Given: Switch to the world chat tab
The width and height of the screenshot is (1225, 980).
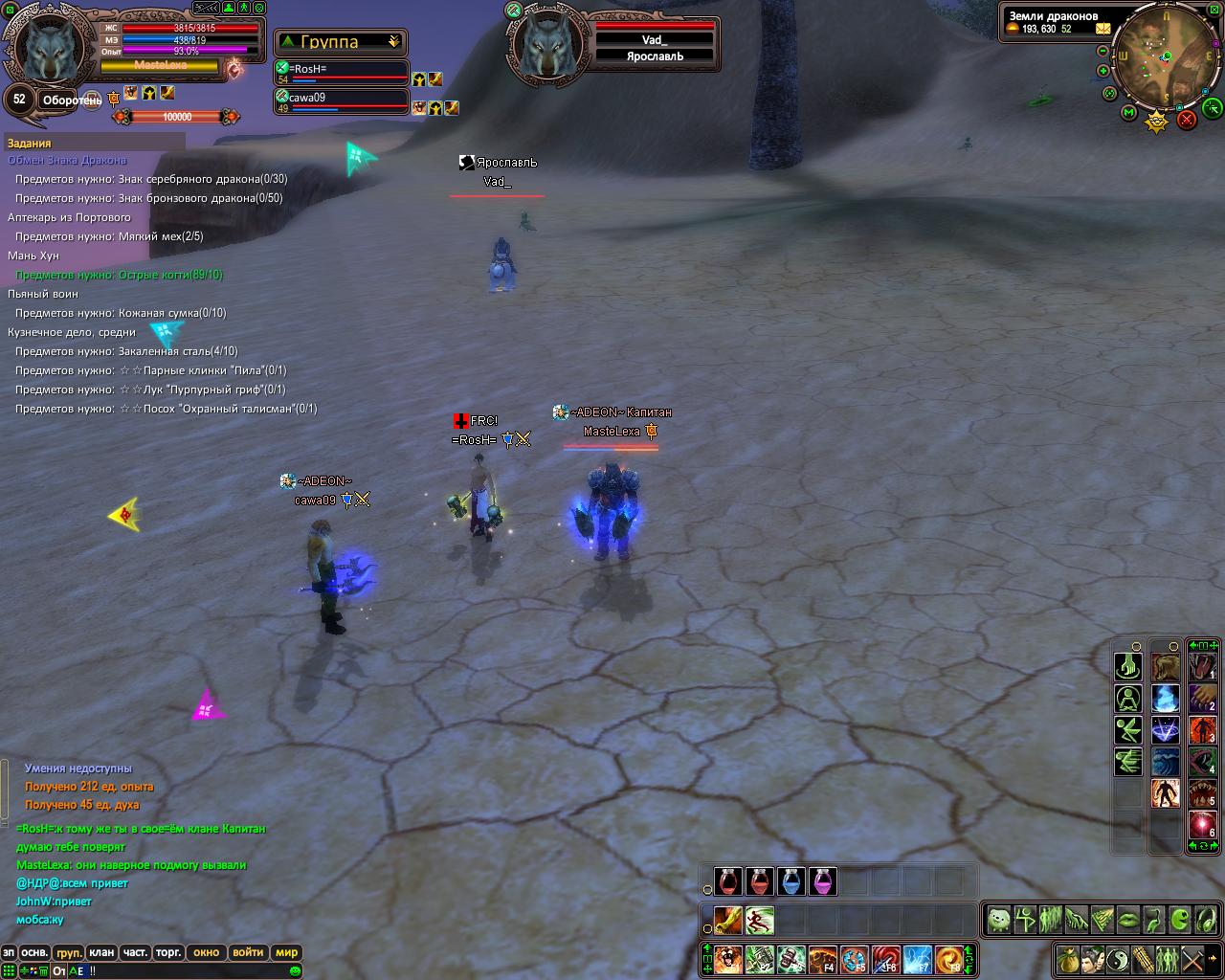Looking at the screenshot, I should click(x=287, y=952).
